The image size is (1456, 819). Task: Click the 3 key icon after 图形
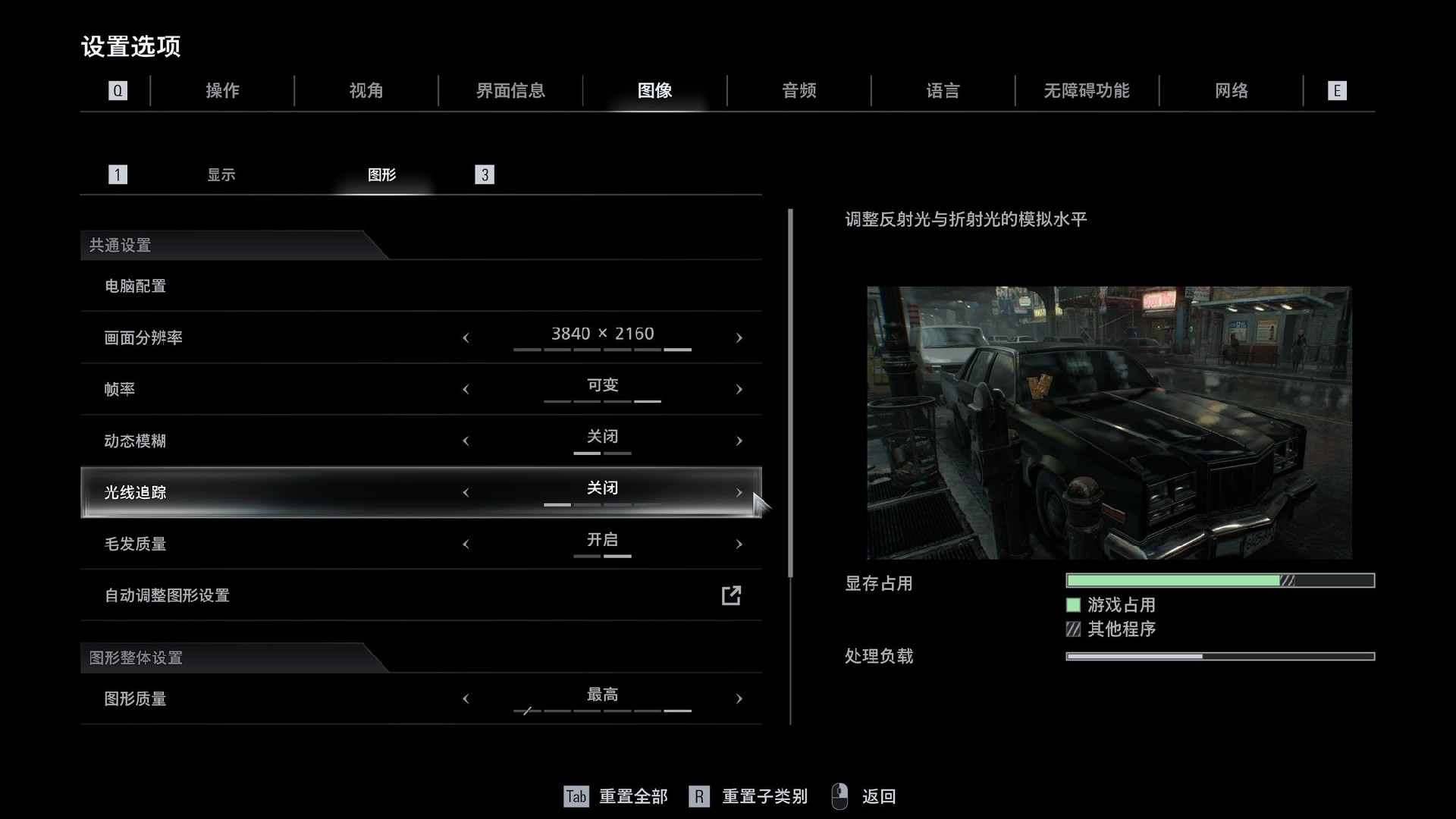485,174
